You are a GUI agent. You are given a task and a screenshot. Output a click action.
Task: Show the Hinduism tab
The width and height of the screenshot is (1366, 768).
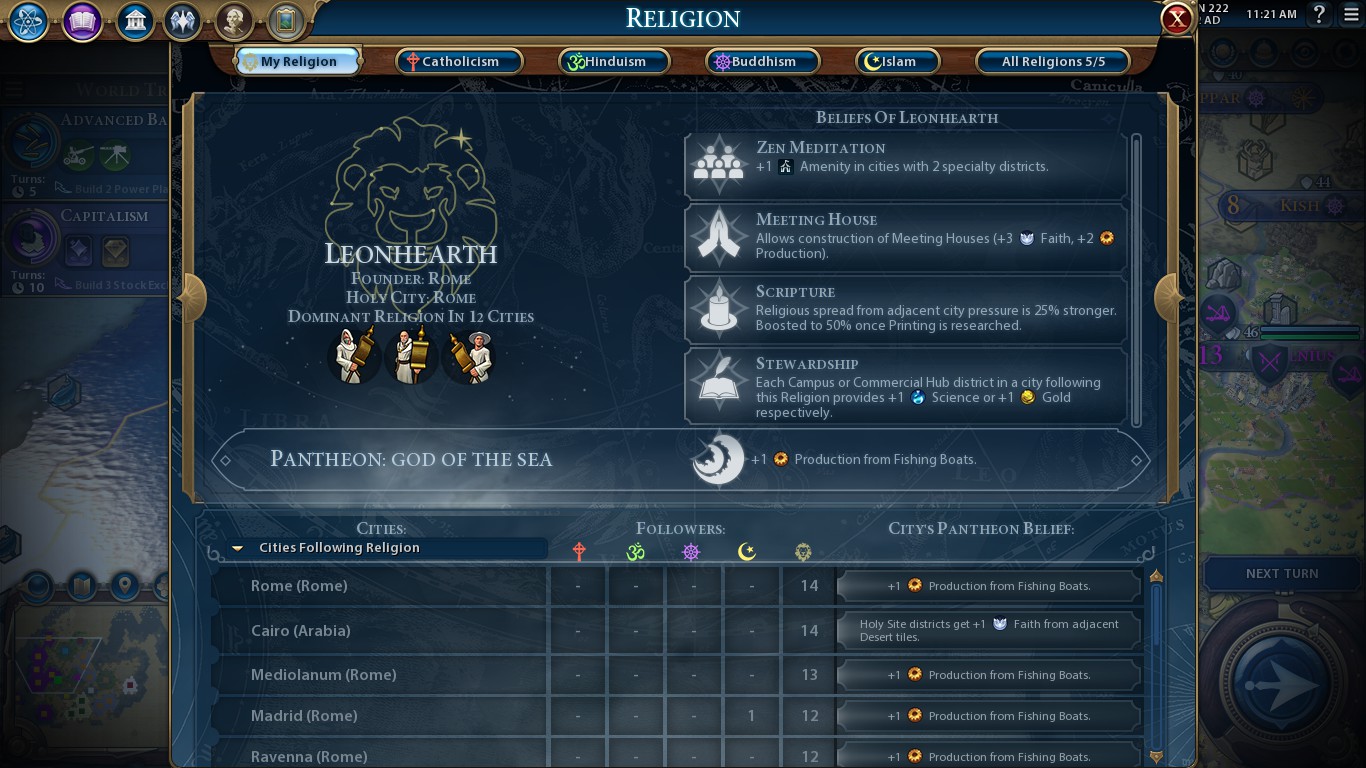[614, 62]
